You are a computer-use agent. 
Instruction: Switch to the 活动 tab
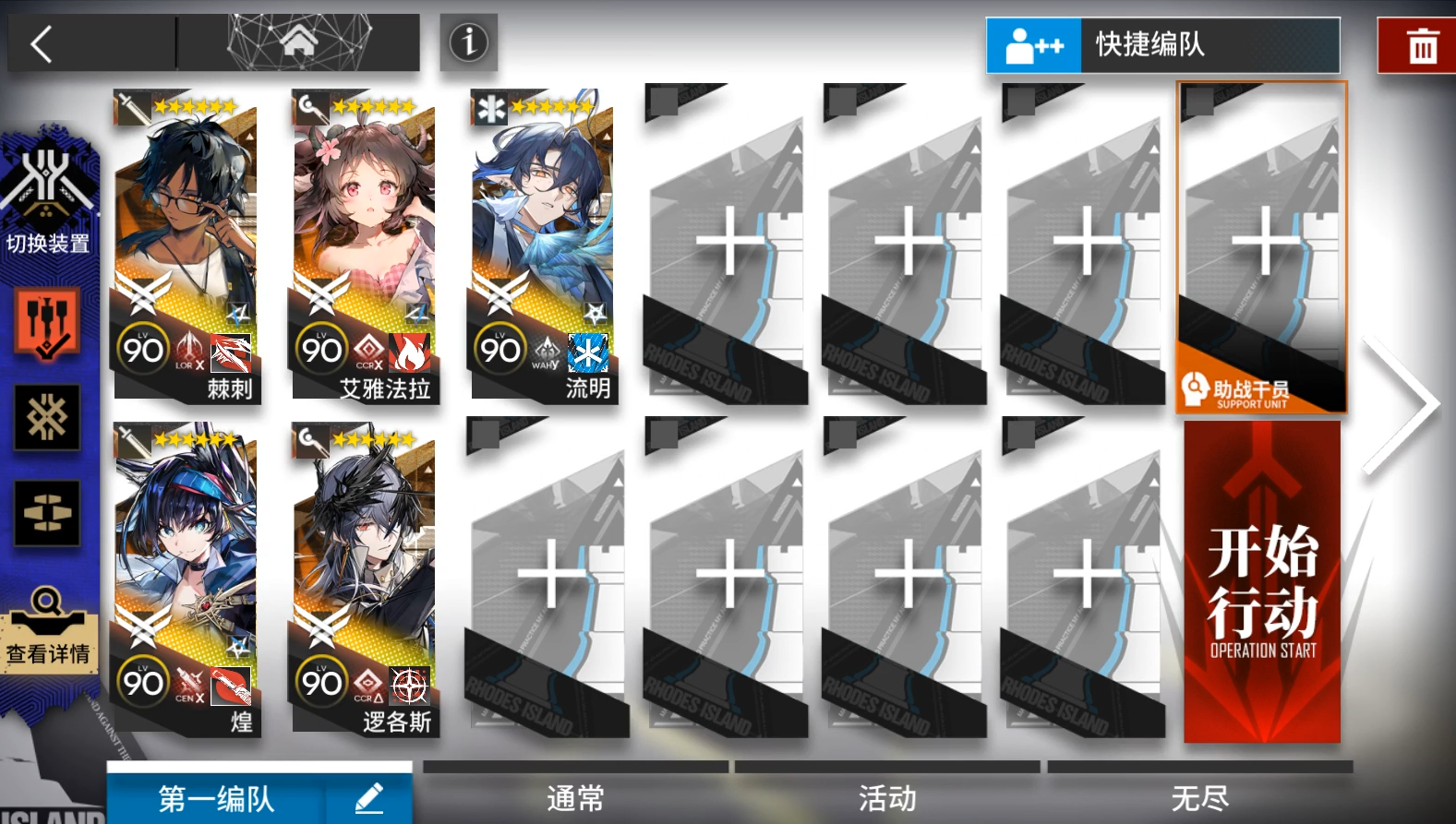[x=887, y=795]
